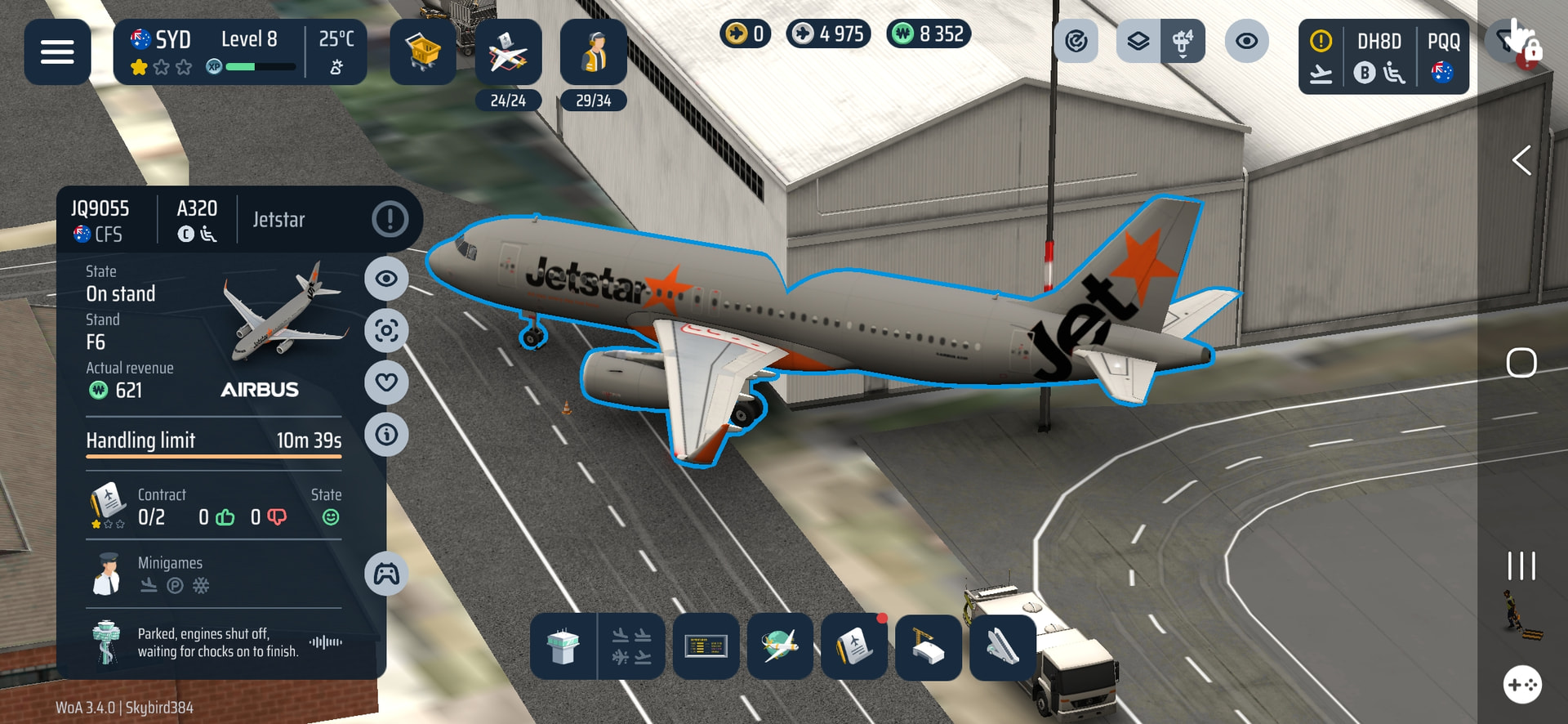
Task: Toggle the aircraft eye view button
Action: tap(386, 279)
